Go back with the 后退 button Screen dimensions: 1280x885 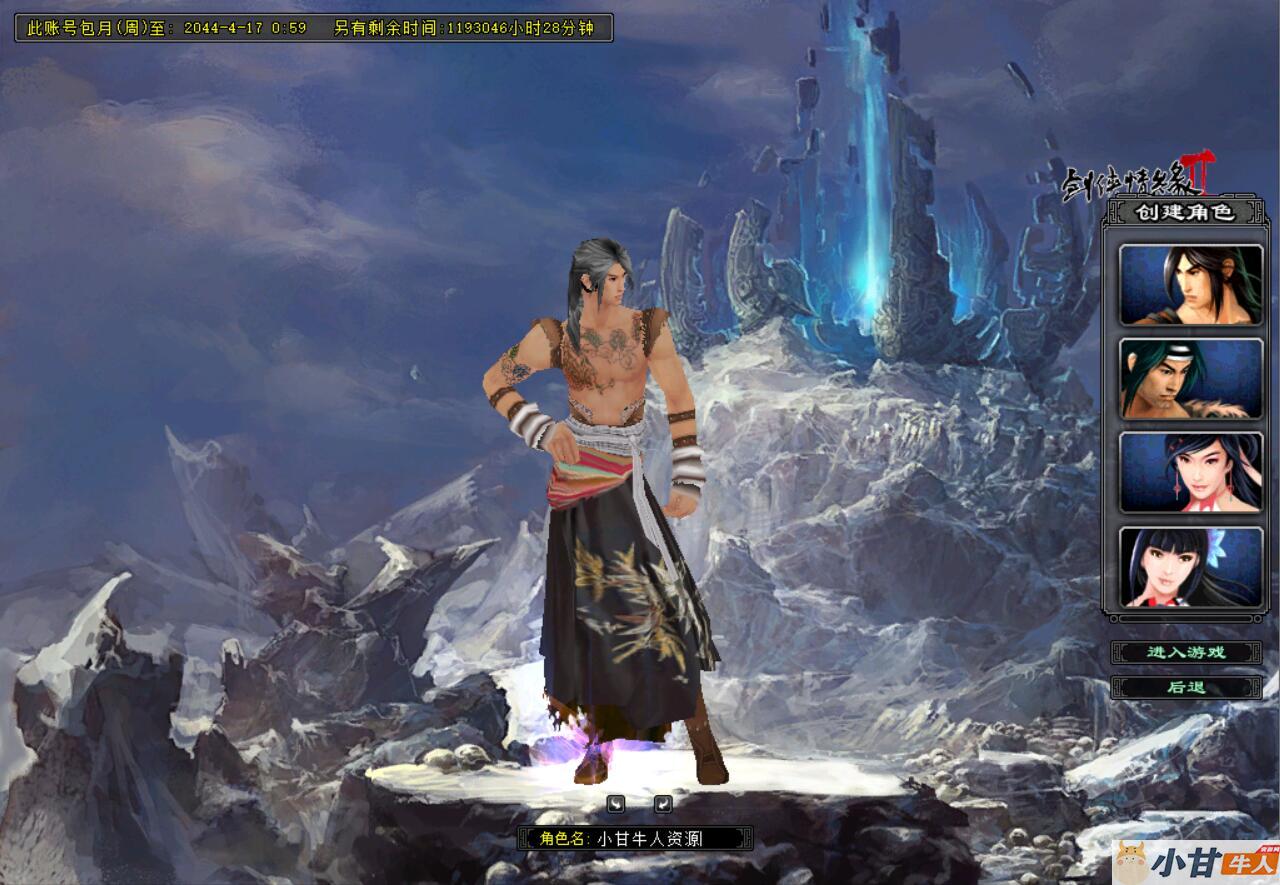point(1186,687)
